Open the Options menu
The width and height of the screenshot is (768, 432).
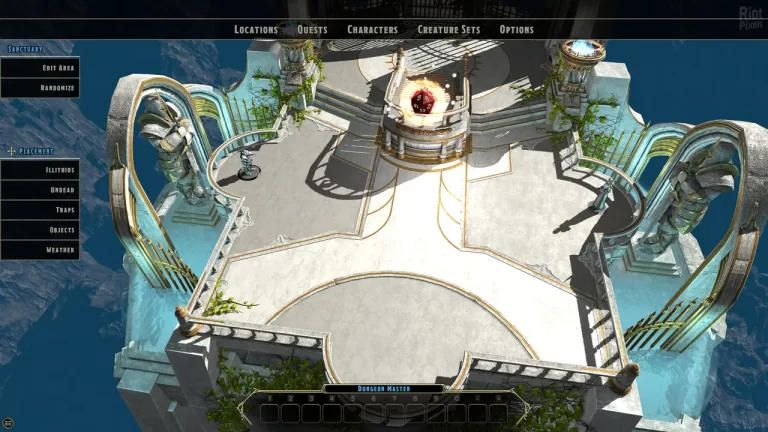tap(517, 30)
